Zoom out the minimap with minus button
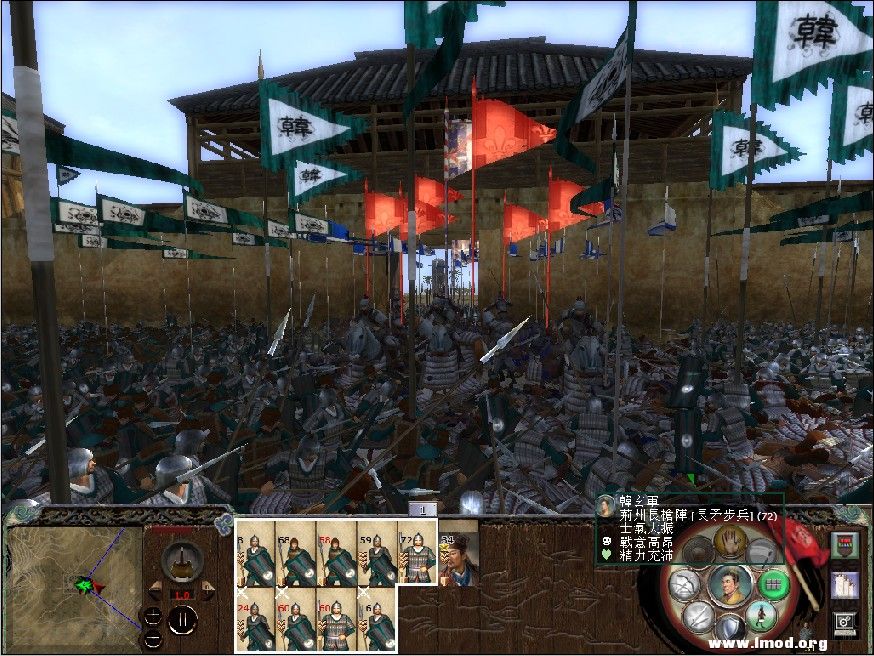This screenshot has width=874, height=656. [x=152, y=637]
